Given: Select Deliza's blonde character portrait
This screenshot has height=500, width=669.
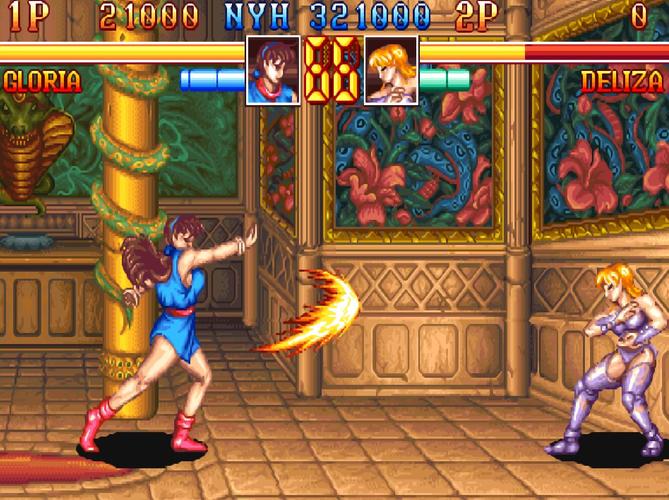Looking at the screenshot, I should 391,70.
